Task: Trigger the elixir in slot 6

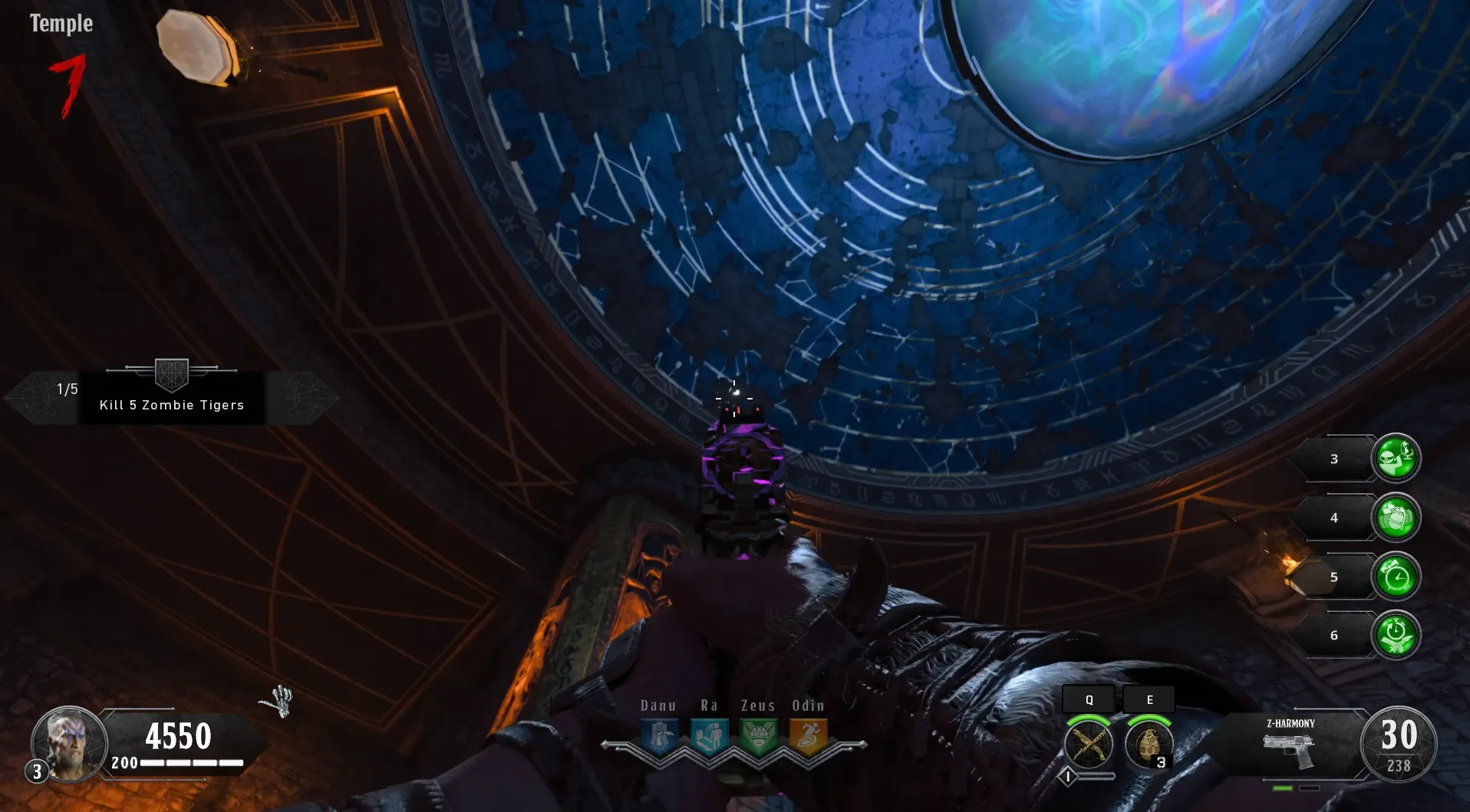Action: click(x=1396, y=636)
